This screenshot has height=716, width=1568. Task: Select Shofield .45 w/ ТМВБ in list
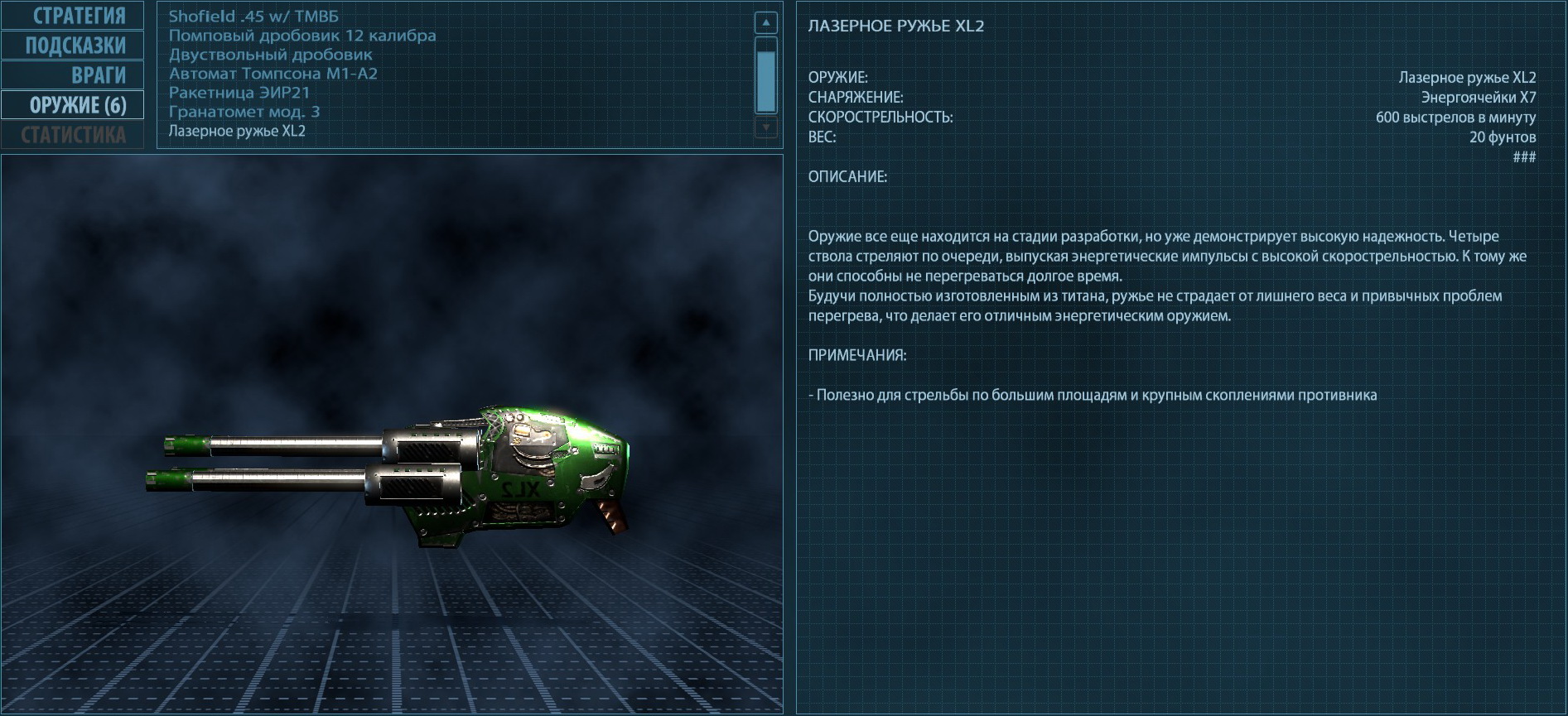[x=253, y=17]
